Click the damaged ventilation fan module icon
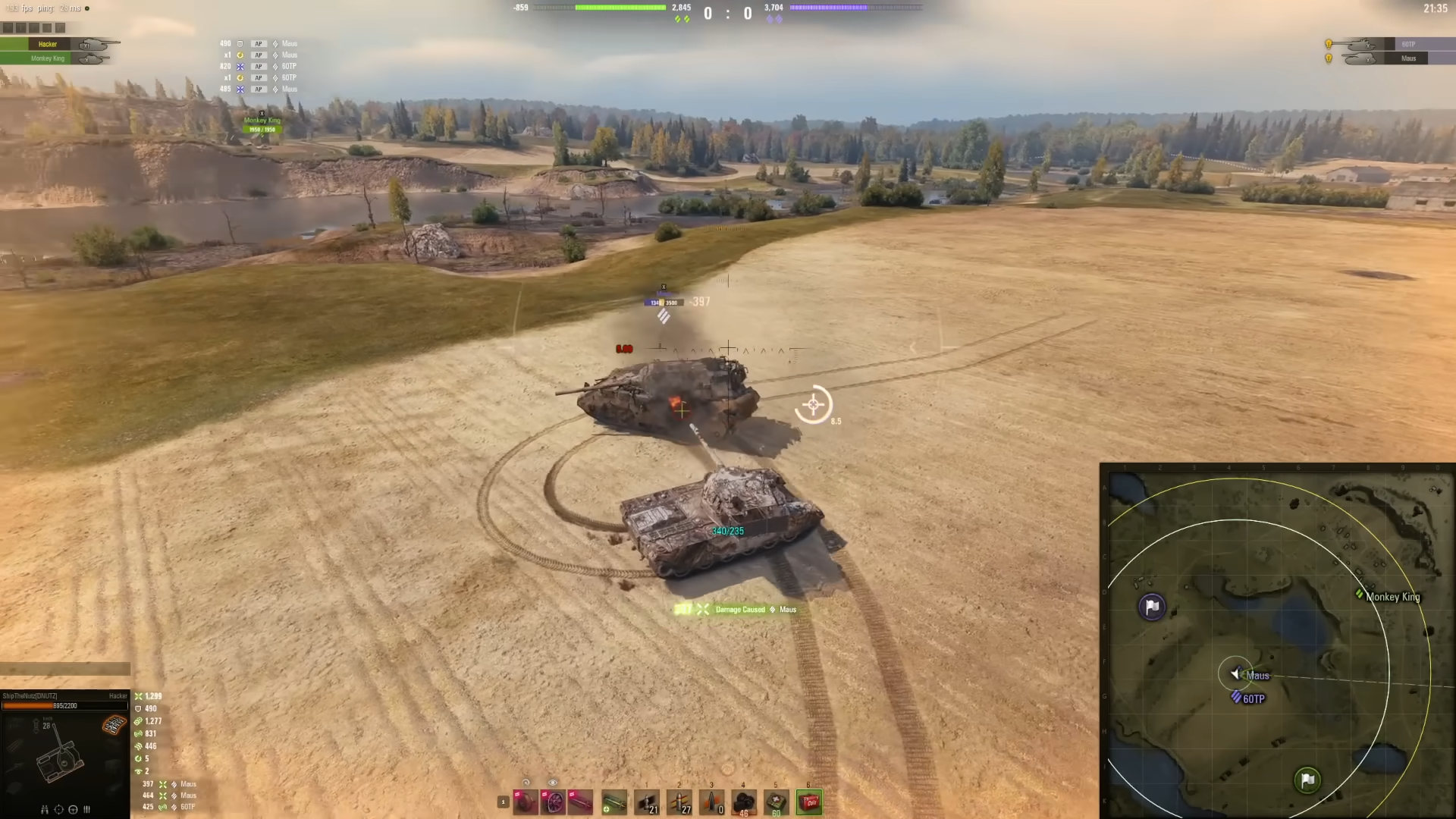 tap(554, 803)
